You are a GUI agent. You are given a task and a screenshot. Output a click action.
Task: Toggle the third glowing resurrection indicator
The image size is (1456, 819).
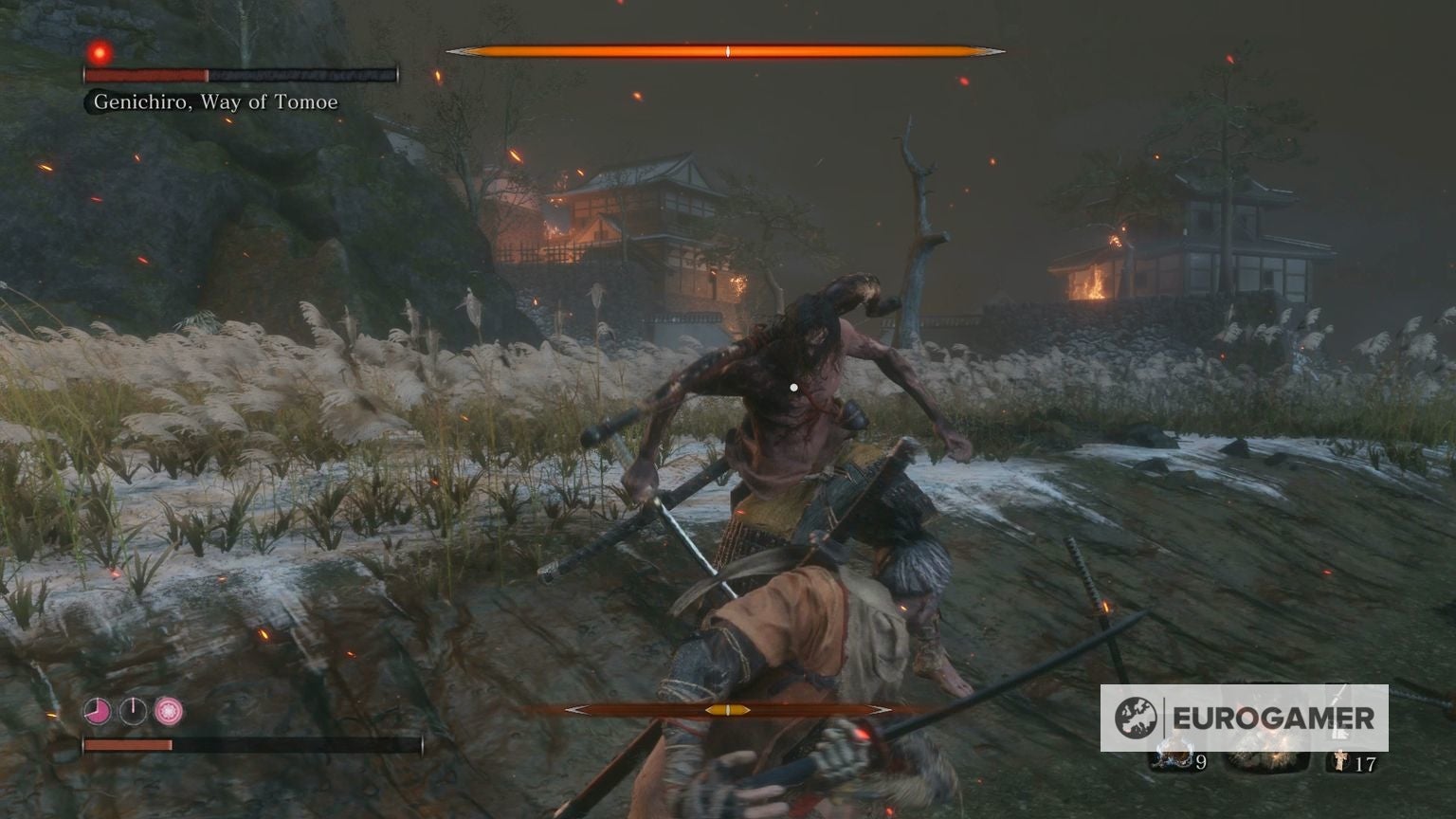(x=168, y=711)
